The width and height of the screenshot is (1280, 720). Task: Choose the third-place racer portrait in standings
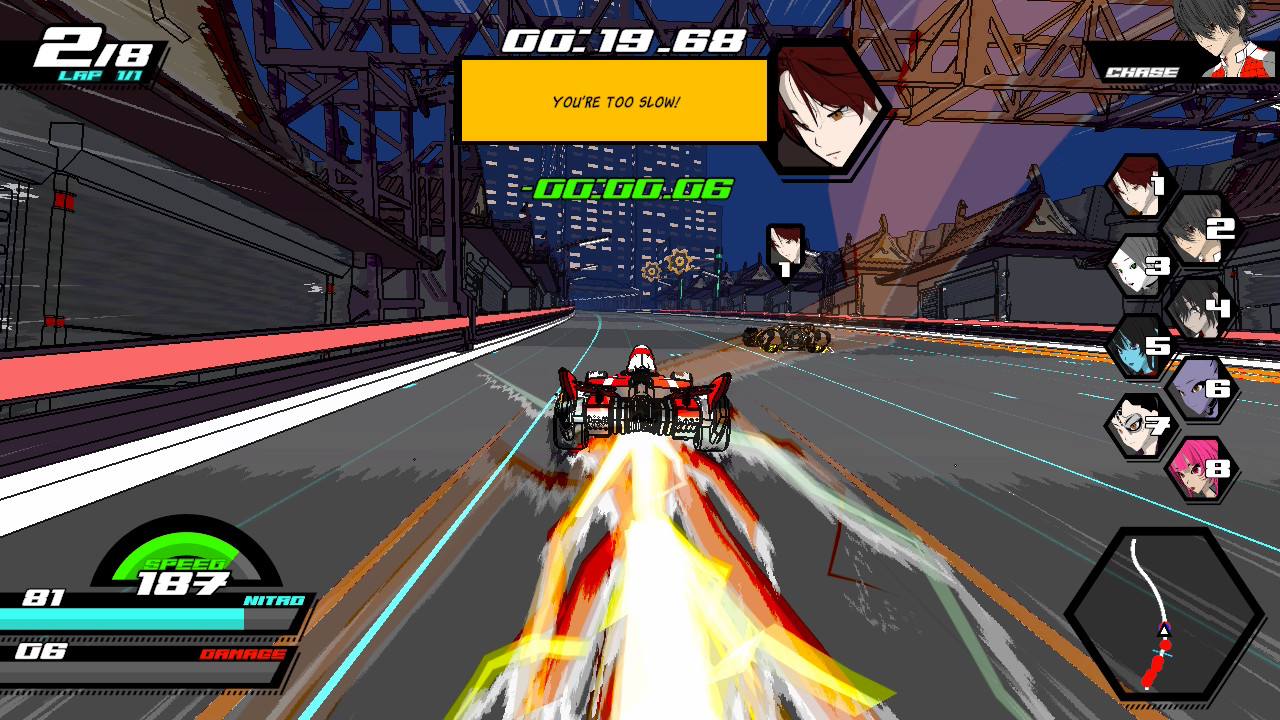(1139, 266)
